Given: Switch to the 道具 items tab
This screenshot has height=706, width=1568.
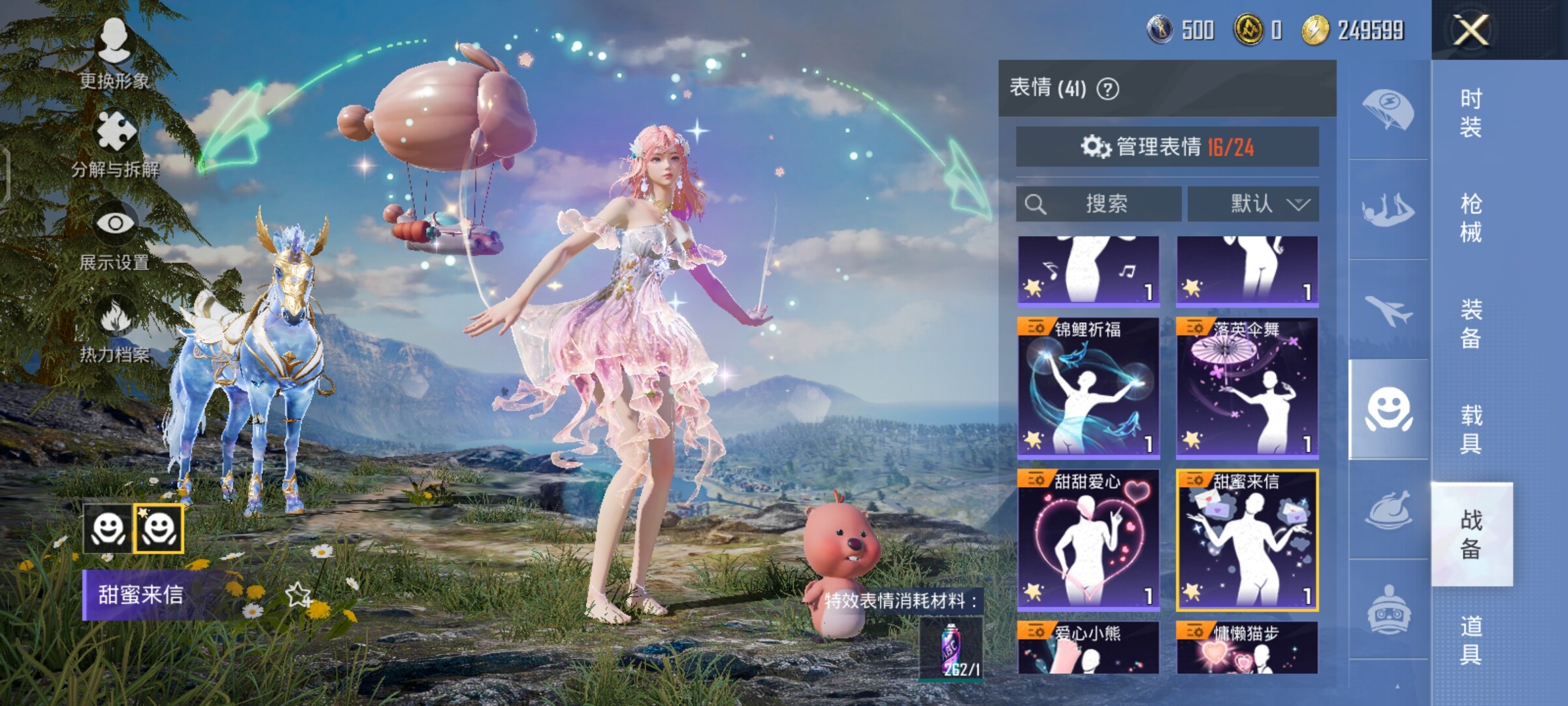Looking at the screenshot, I should 1471,639.
